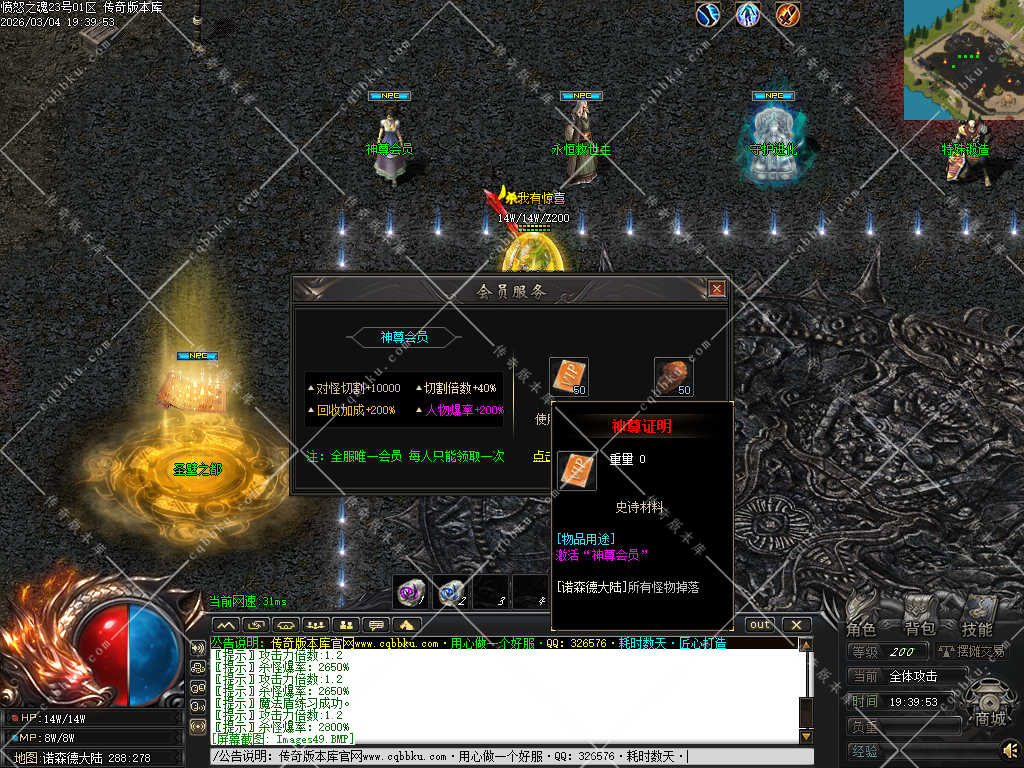Select the orange VIP certificate item slot
Screen dimensions: 1024x768
click(569, 376)
